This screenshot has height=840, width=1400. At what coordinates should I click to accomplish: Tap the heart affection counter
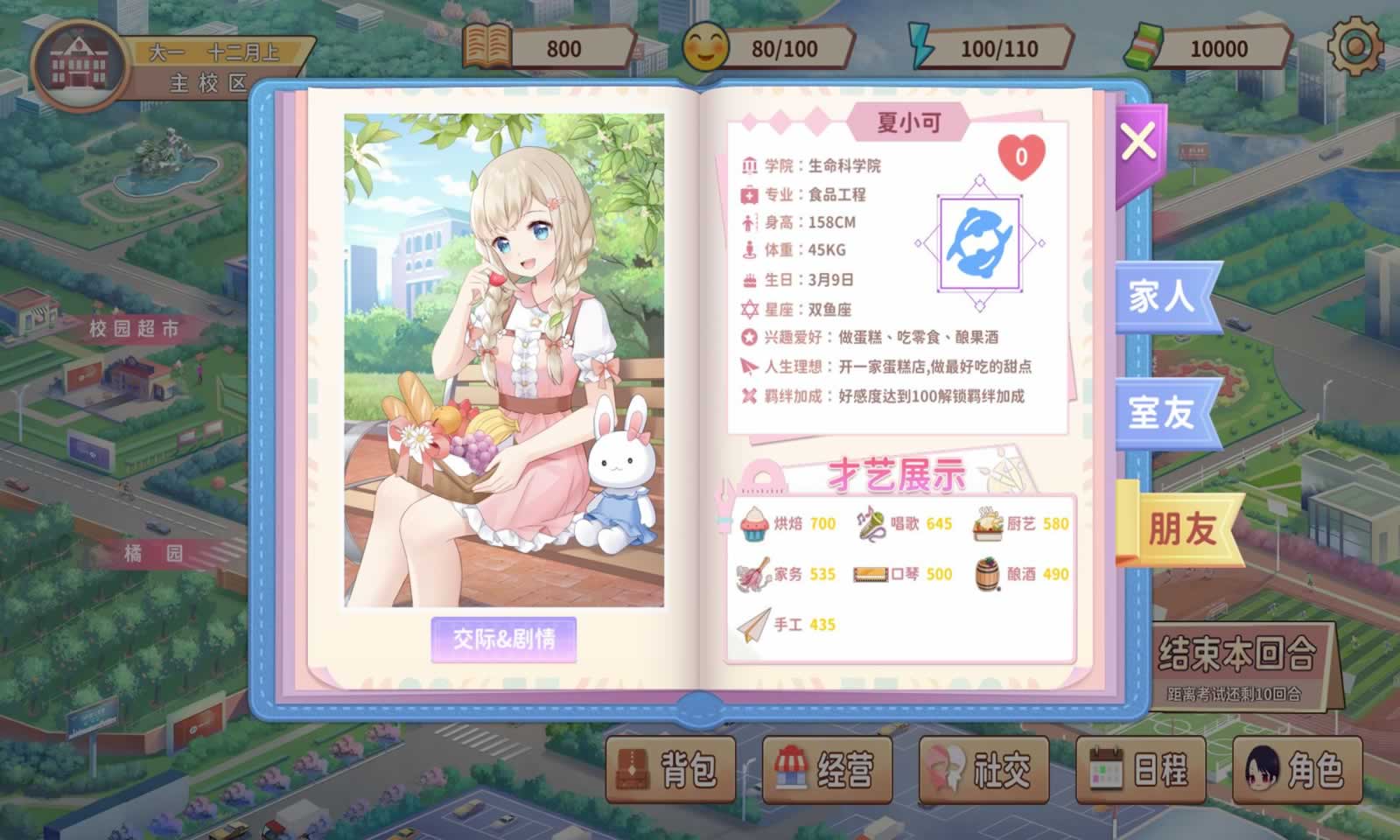1019,157
